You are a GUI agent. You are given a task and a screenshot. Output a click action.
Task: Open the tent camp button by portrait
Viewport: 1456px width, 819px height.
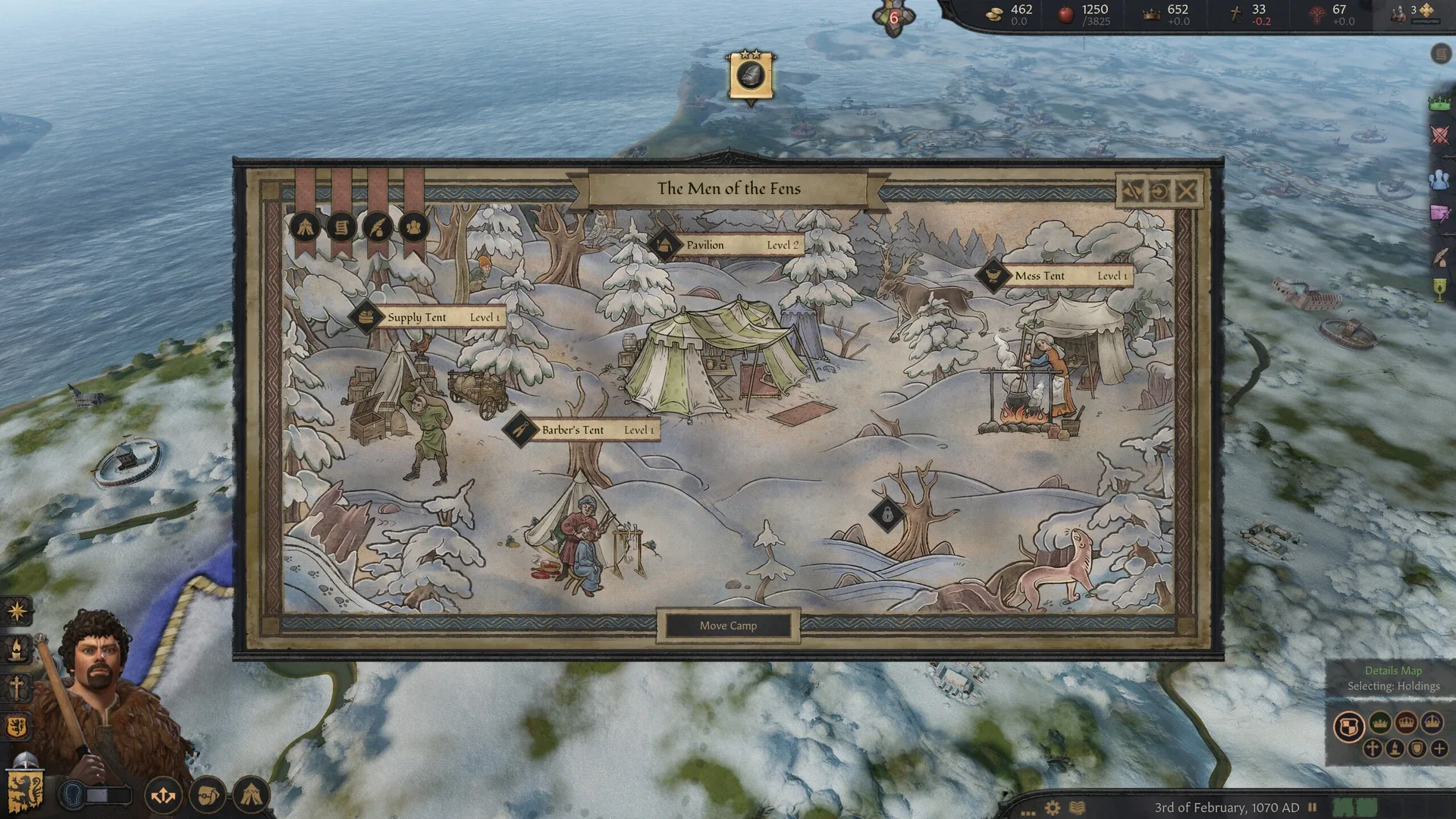pyautogui.click(x=251, y=795)
